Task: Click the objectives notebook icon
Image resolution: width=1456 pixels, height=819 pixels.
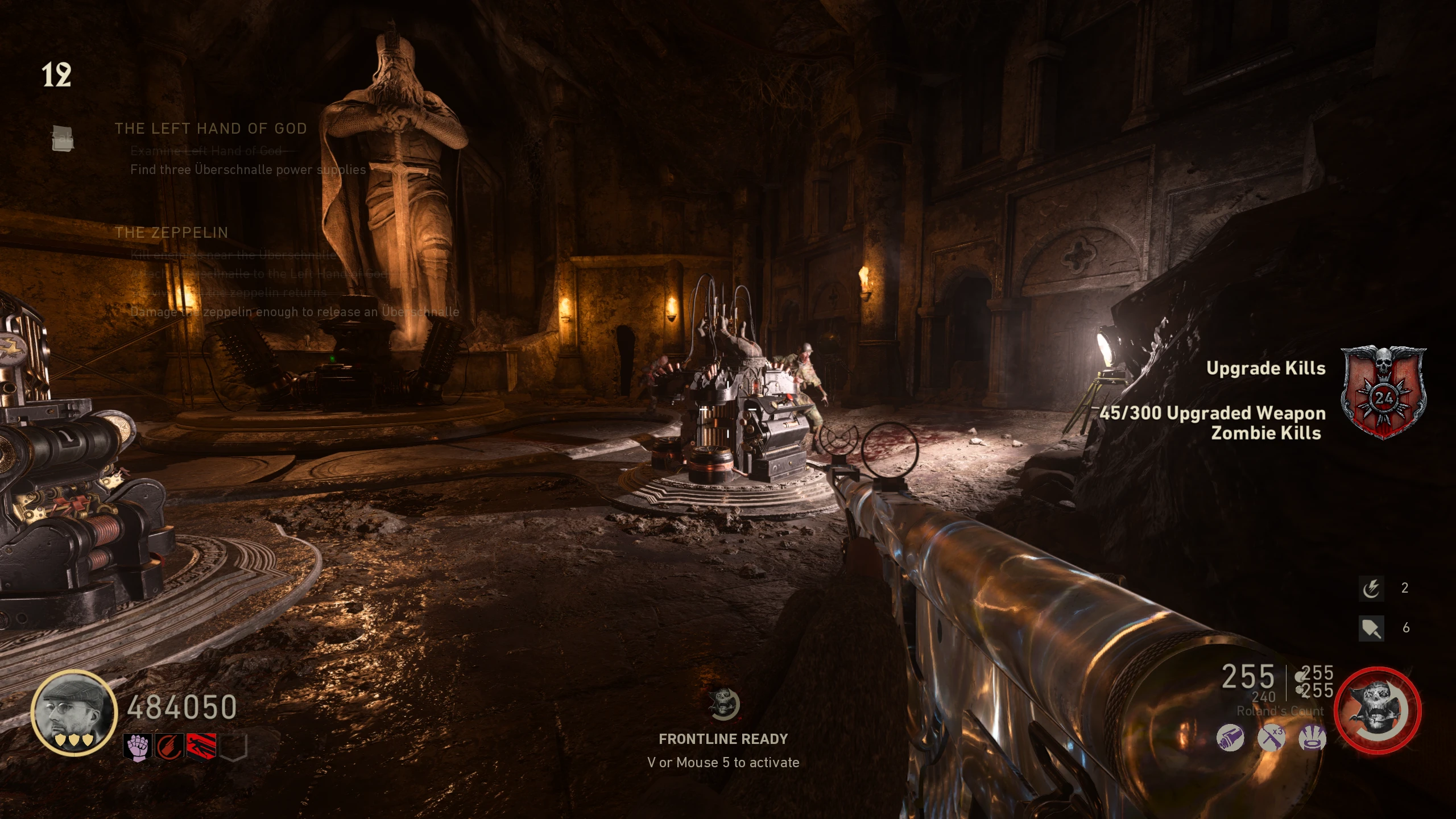Action: tap(63, 139)
